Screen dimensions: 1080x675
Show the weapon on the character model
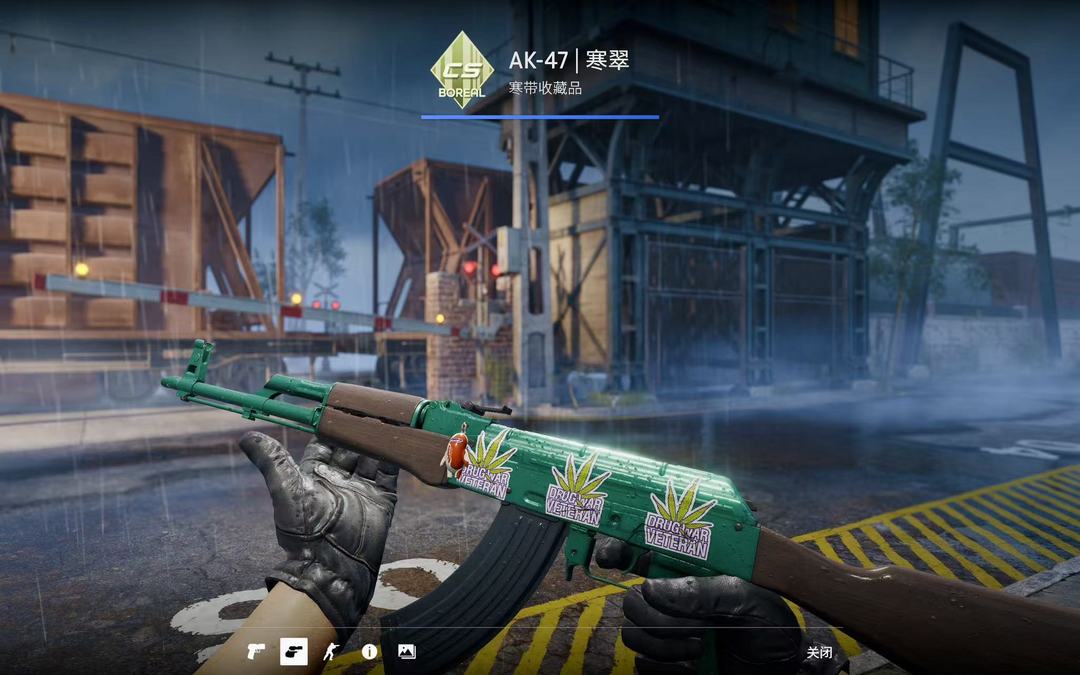click(331, 652)
